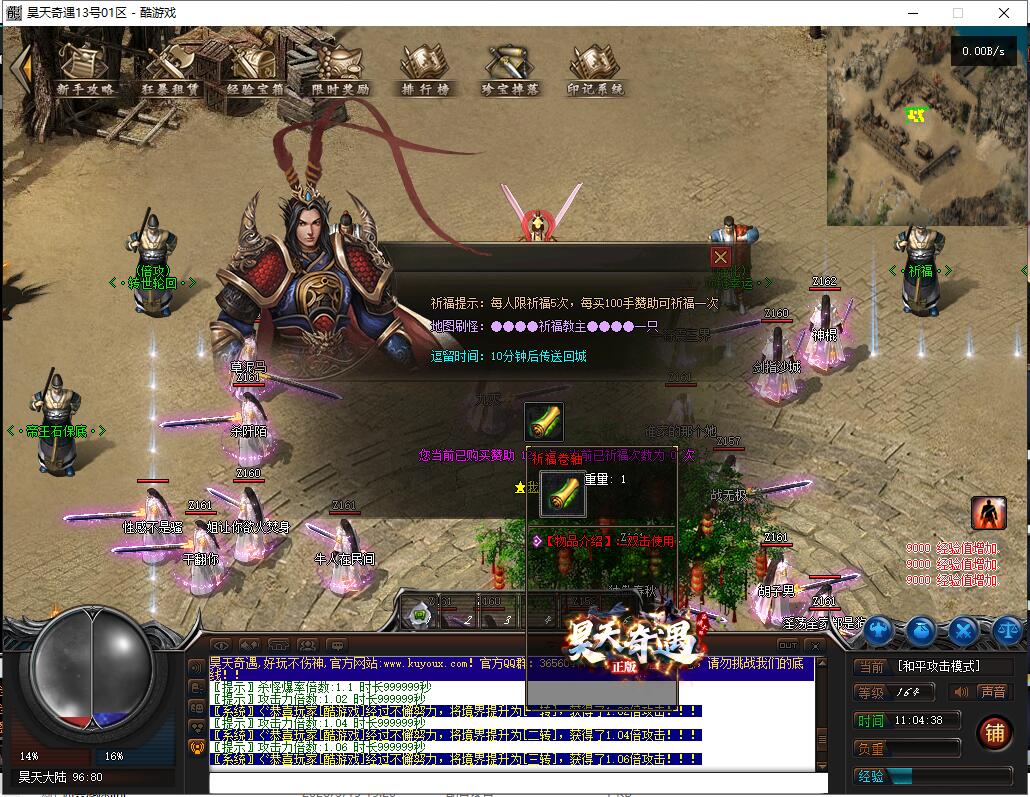Open the bag using the pouch icon
The width and height of the screenshot is (1030, 797).
pos(921,630)
